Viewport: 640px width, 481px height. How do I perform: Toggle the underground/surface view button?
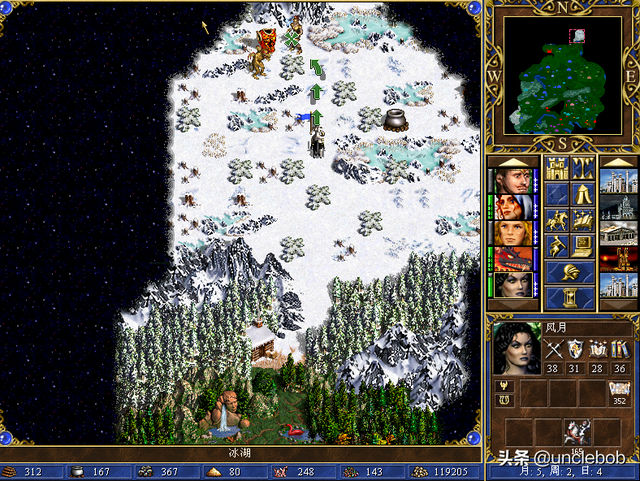pyautogui.click(x=583, y=167)
